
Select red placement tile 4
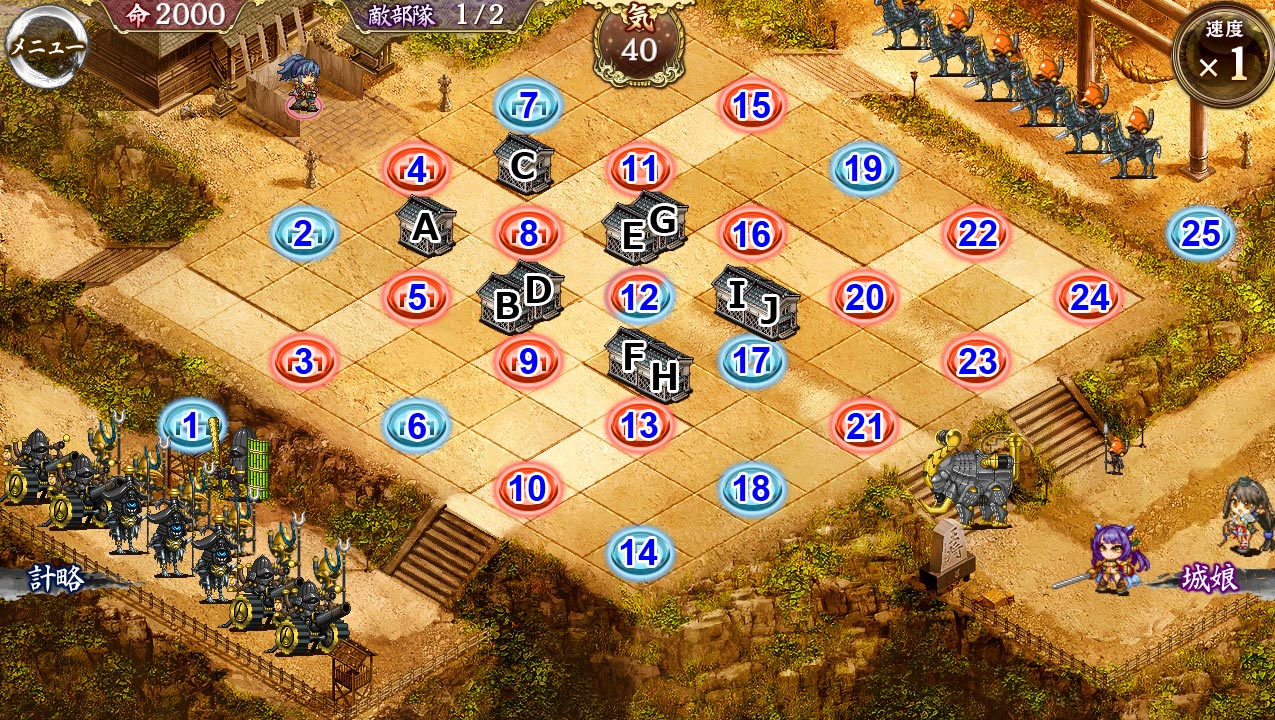pyautogui.click(x=417, y=170)
